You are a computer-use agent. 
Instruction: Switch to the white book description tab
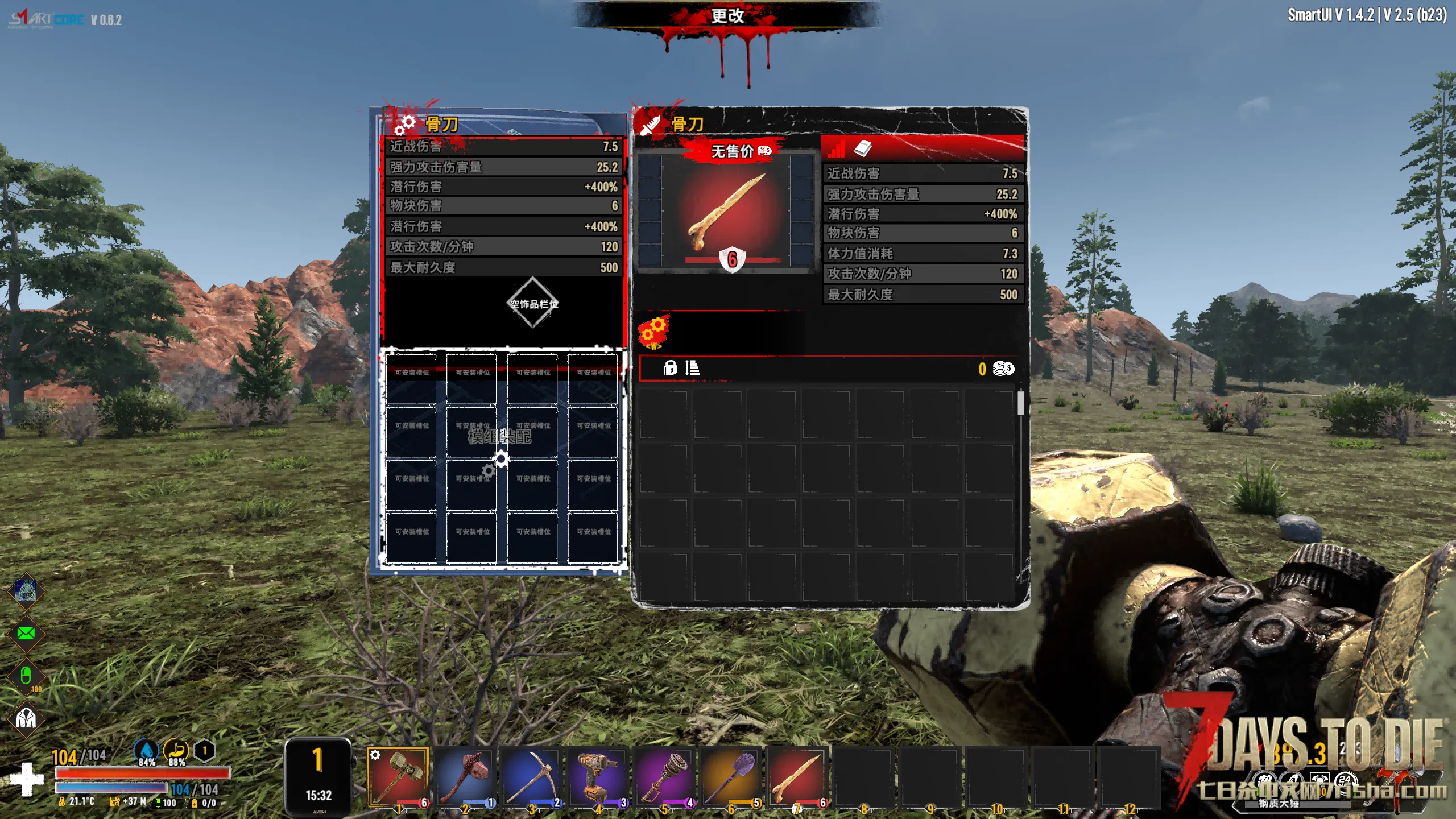click(x=863, y=148)
